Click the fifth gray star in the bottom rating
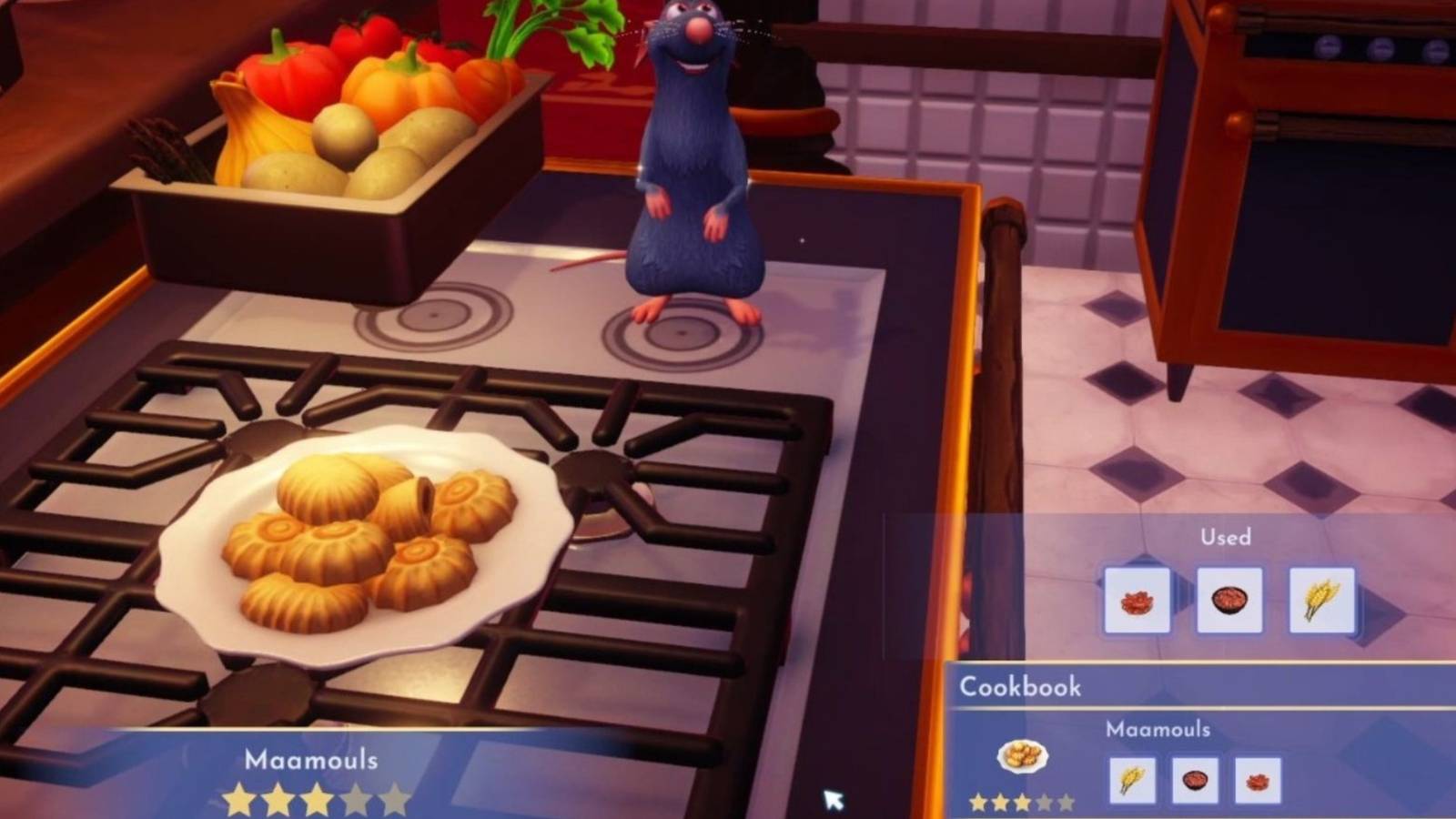This screenshot has width=1456, height=819. [x=396, y=798]
